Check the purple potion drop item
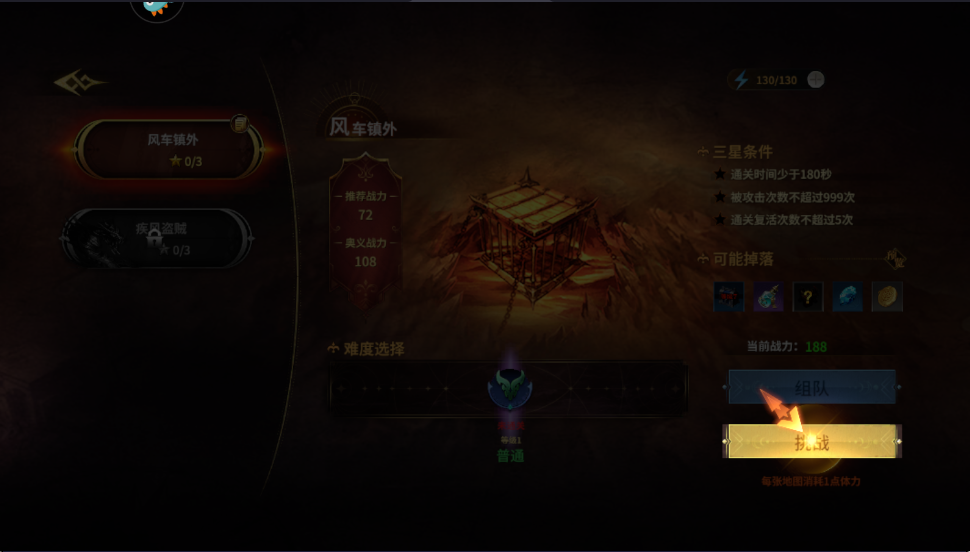Viewport: 970px width, 552px height. [x=768, y=296]
